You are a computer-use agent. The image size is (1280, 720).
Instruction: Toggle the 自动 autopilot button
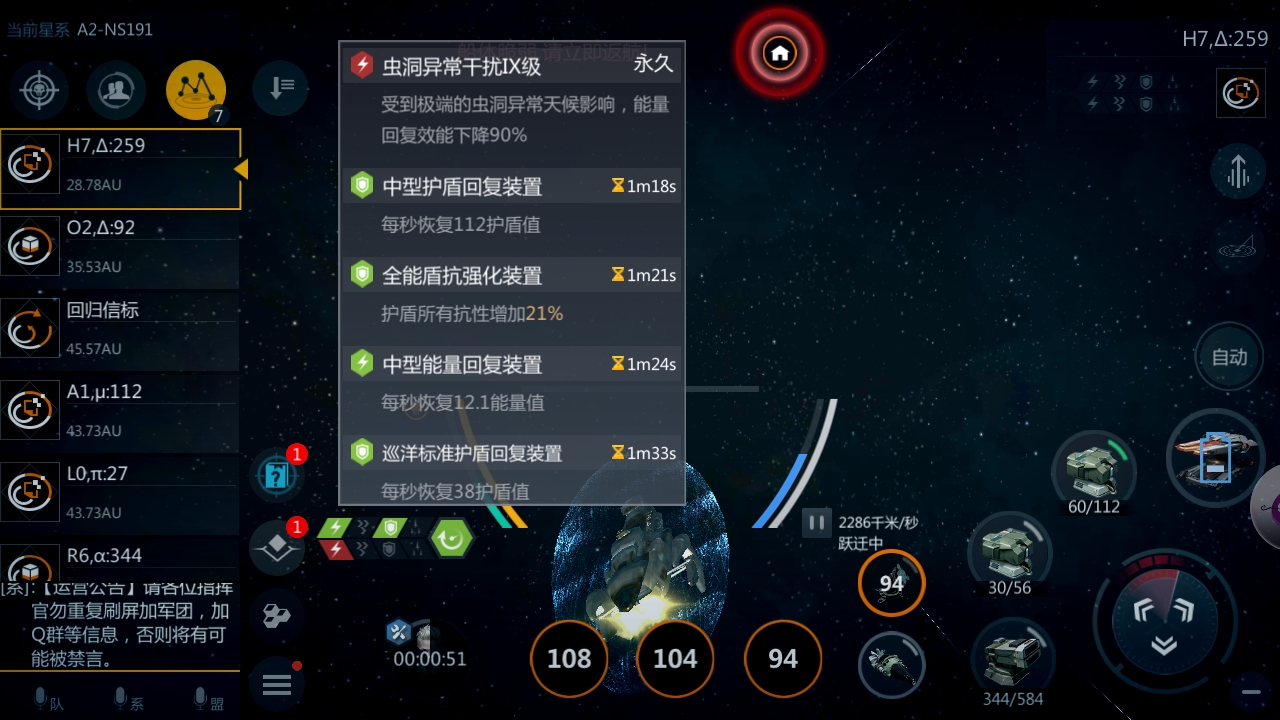(1229, 357)
